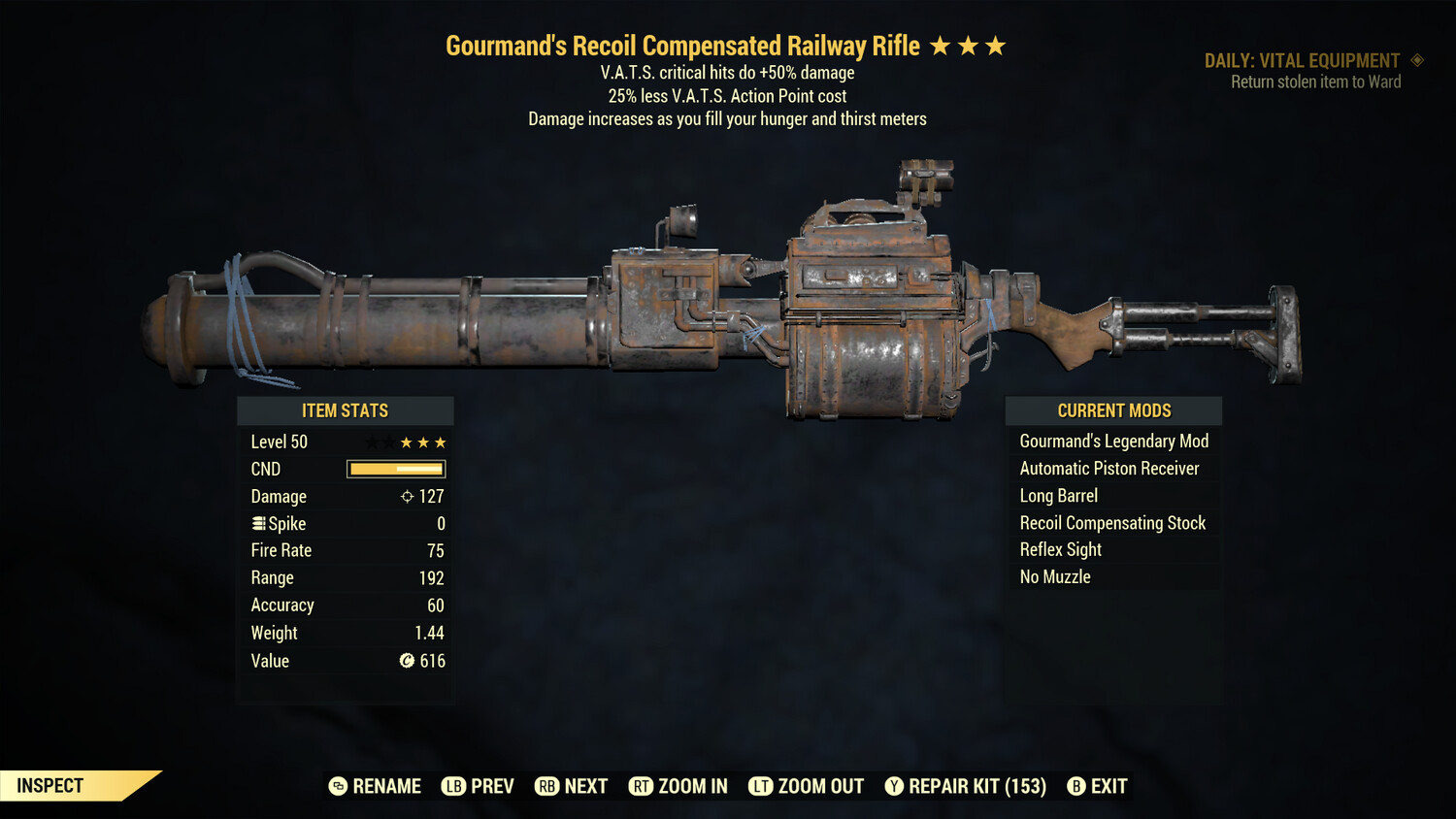1456x819 pixels.
Task: Select the Reflex Sight mod entry
Action: click(x=1060, y=549)
